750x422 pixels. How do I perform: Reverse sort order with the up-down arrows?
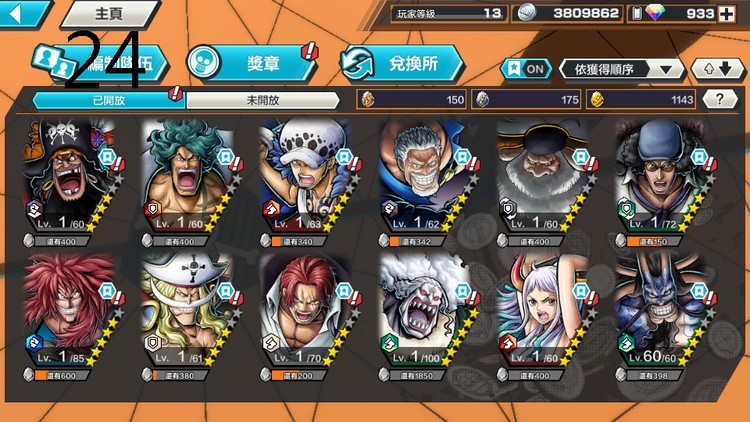(717, 68)
